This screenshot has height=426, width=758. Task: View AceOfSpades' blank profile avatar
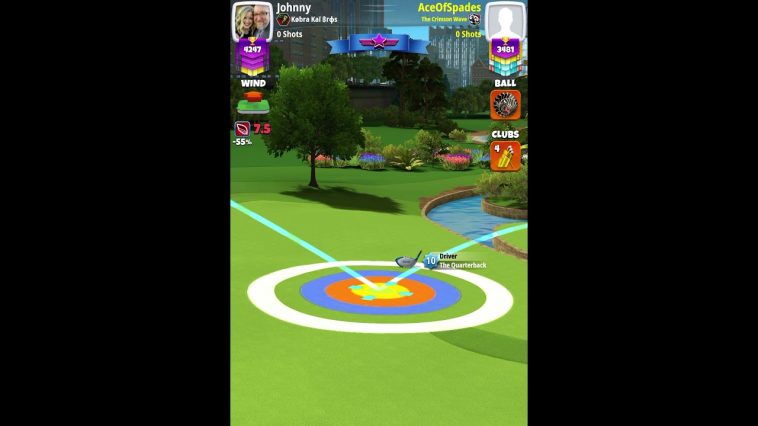(507, 20)
